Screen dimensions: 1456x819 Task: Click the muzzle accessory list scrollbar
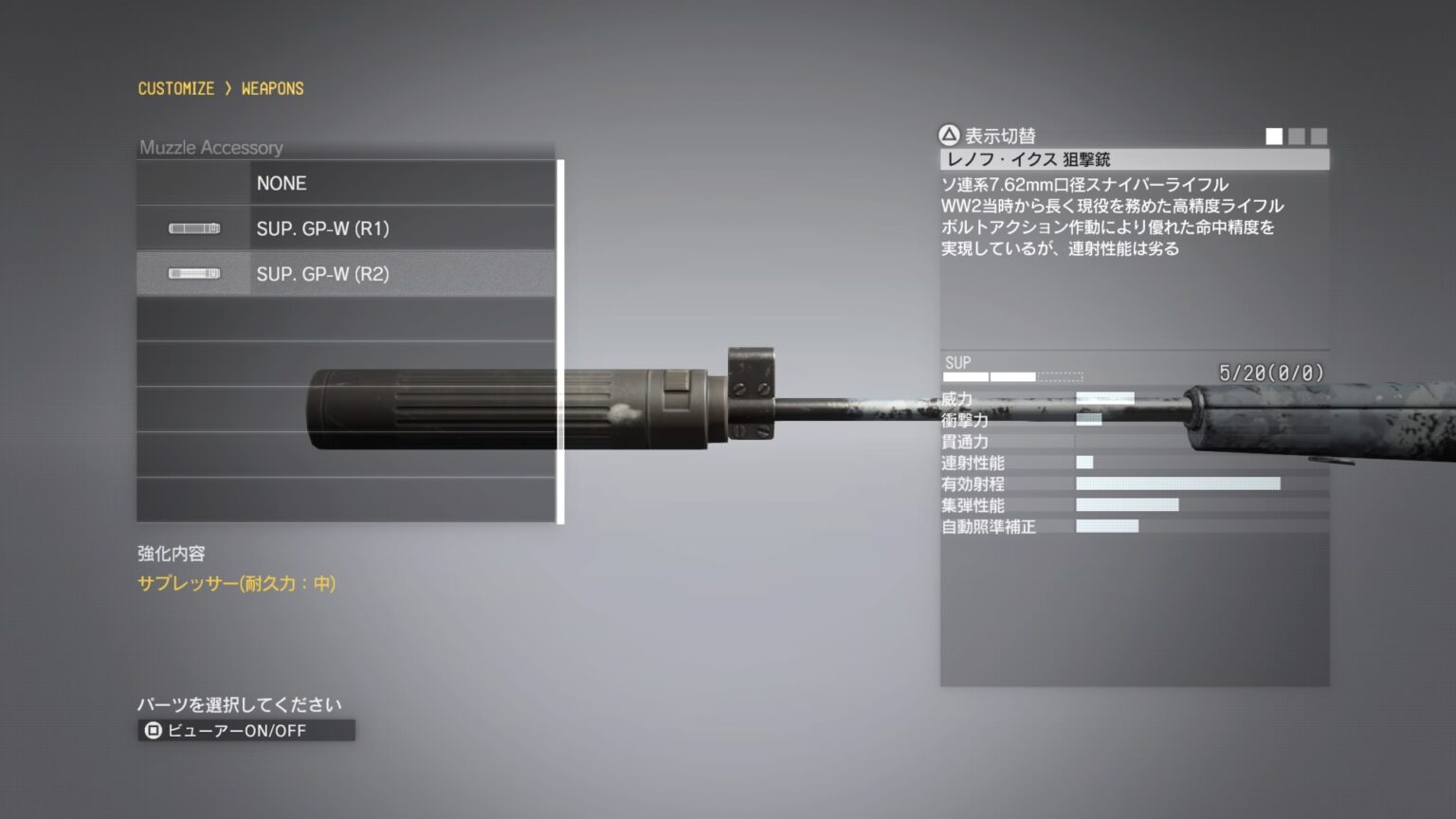coord(560,341)
